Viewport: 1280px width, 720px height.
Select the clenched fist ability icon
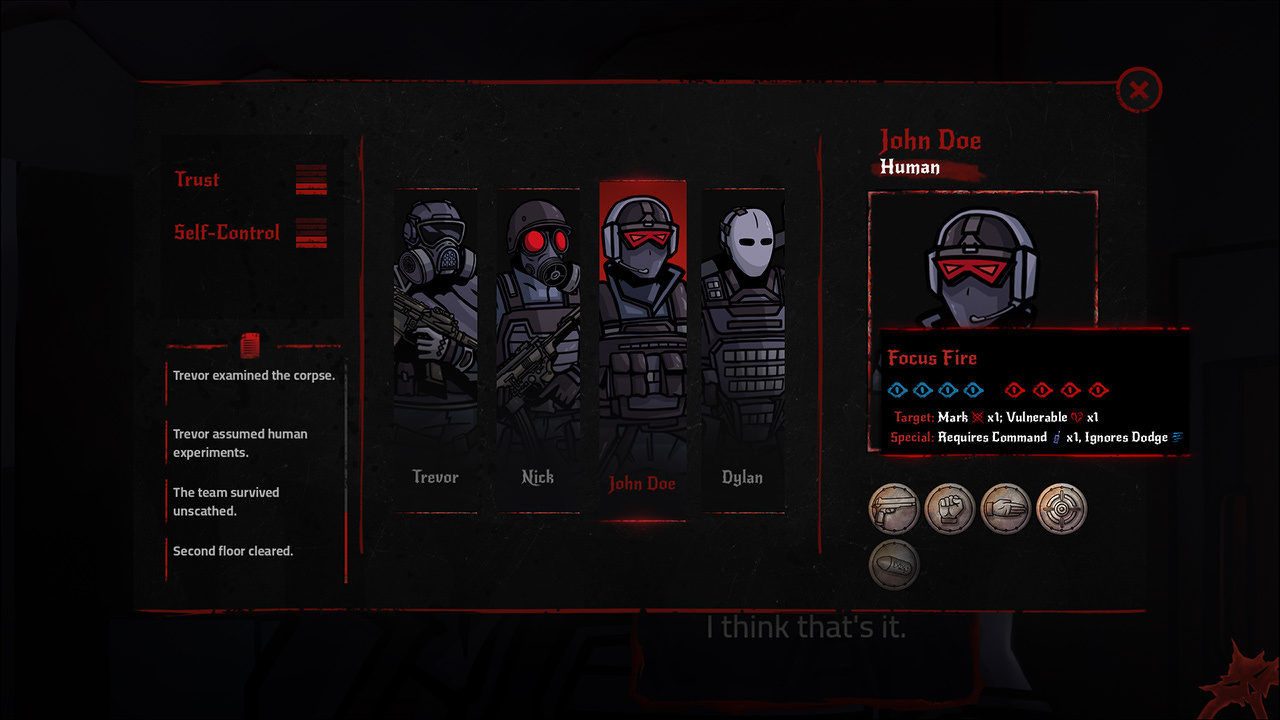coord(950,509)
